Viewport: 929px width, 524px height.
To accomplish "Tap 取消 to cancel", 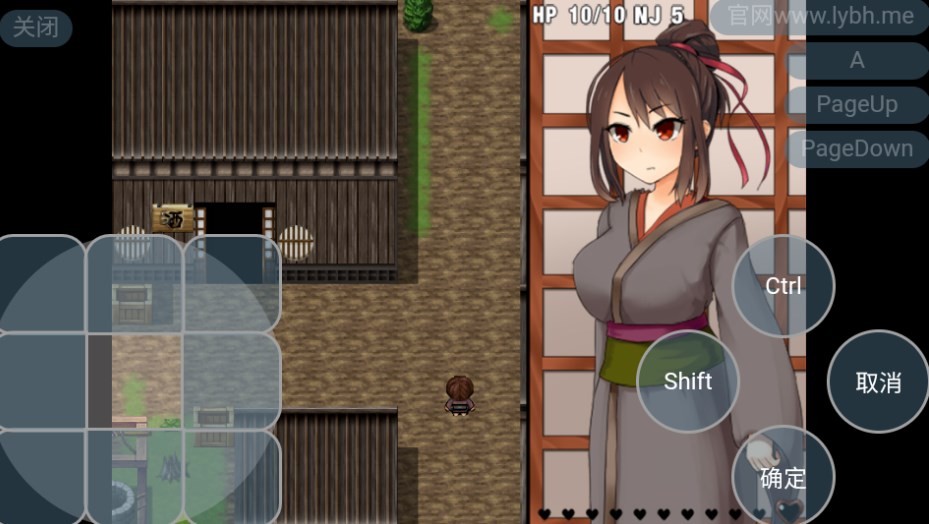I will click(x=878, y=381).
